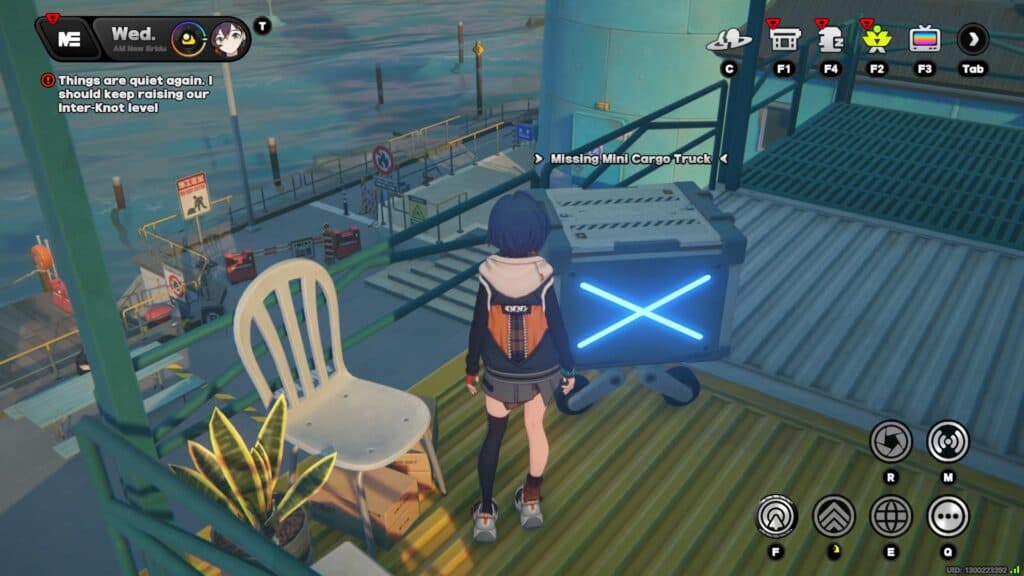
Task: Select the character portrait in top bar
Action: (229, 40)
